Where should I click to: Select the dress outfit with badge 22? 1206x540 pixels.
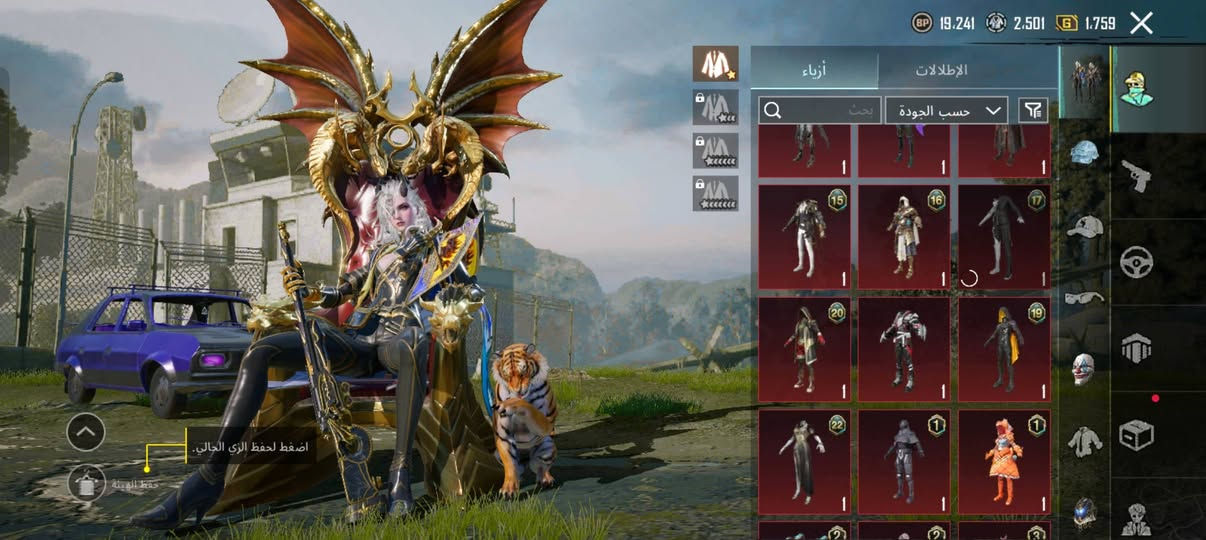(x=804, y=461)
